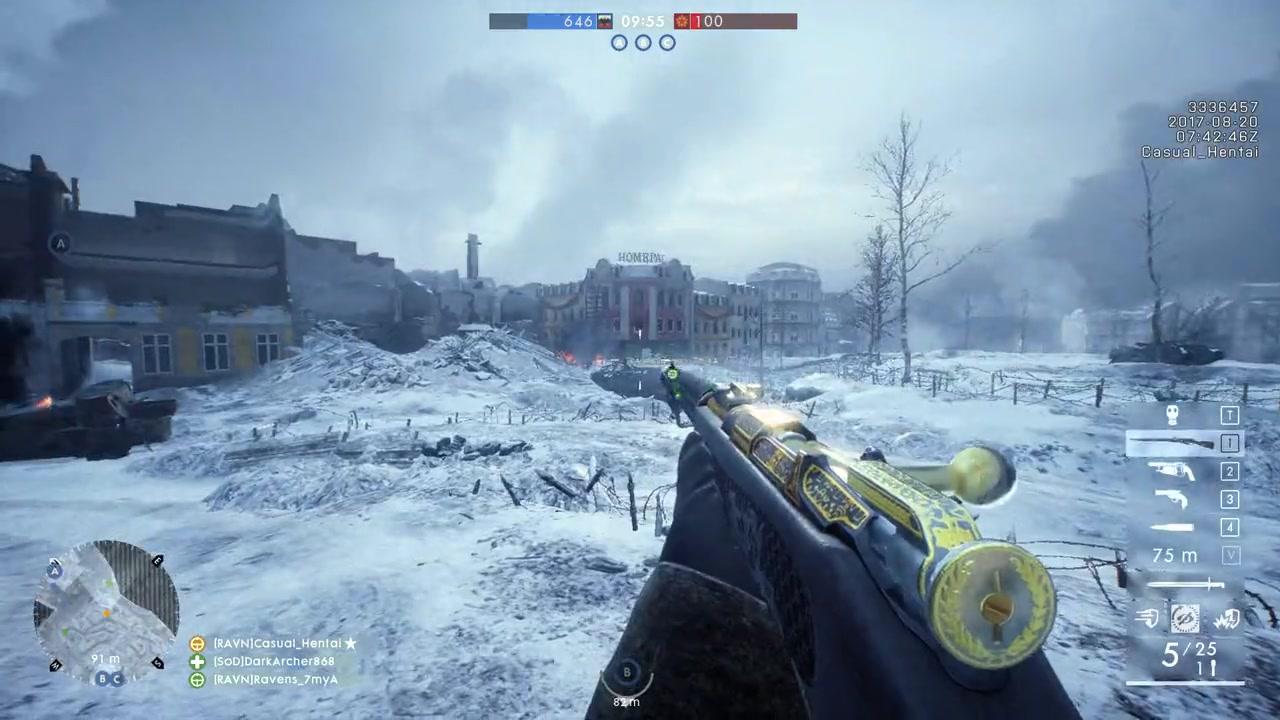Click objective A marker on the minimap
The width and height of the screenshot is (1280, 720).
[54, 571]
